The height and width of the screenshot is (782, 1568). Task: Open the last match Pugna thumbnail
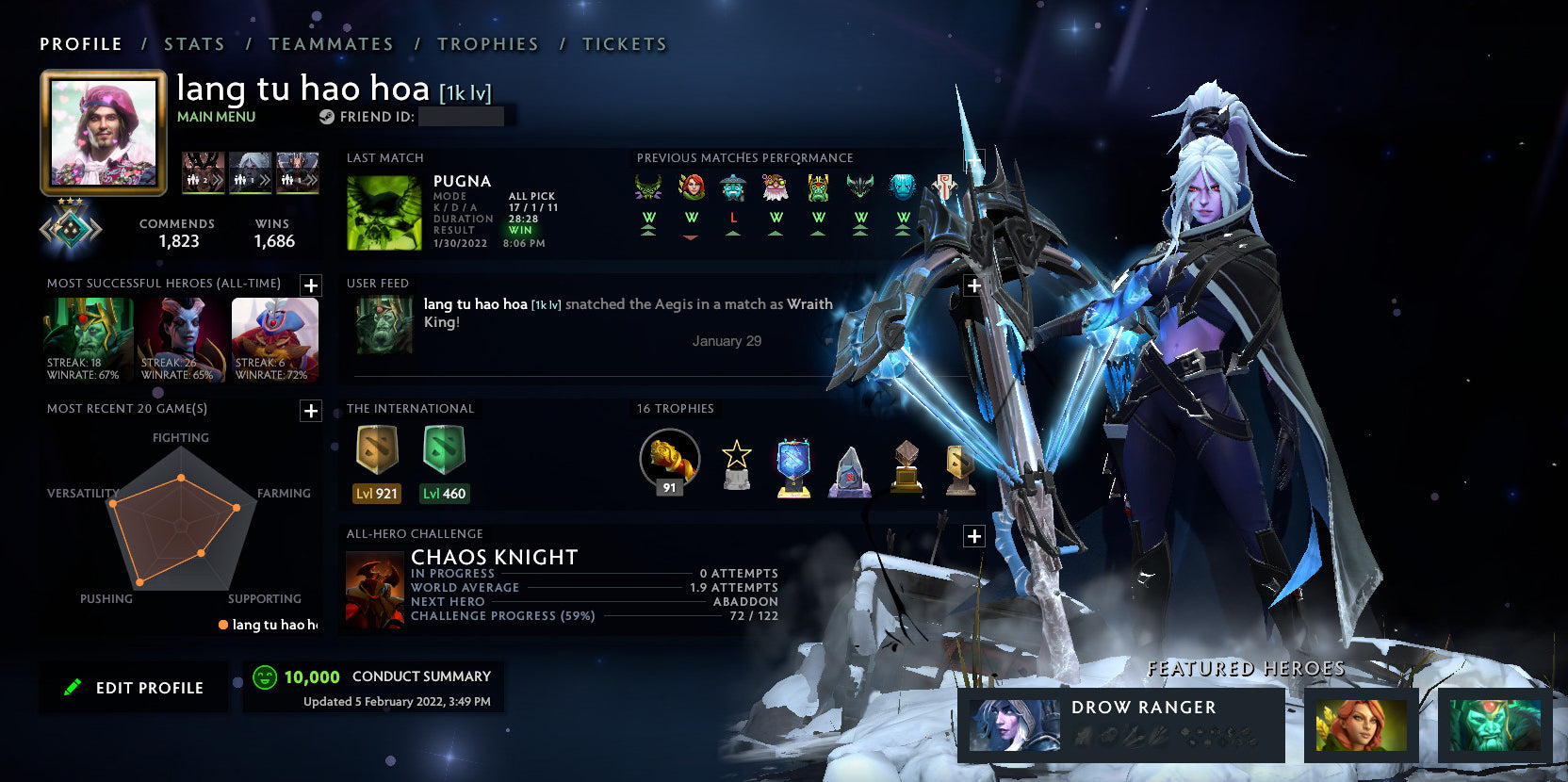[x=384, y=212]
